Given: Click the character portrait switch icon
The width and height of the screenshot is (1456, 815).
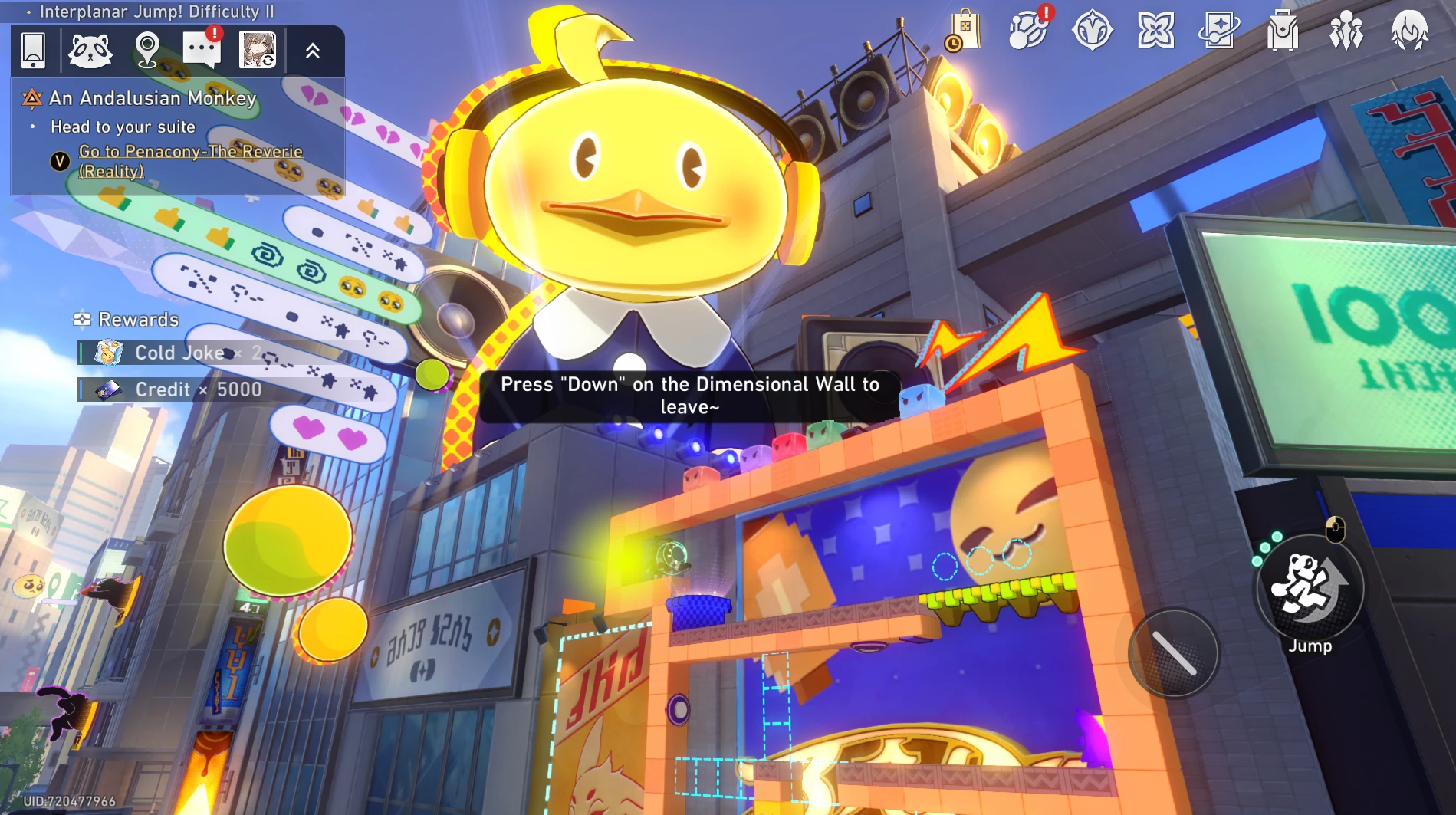Looking at the screenshot, I should pos(258,51).
